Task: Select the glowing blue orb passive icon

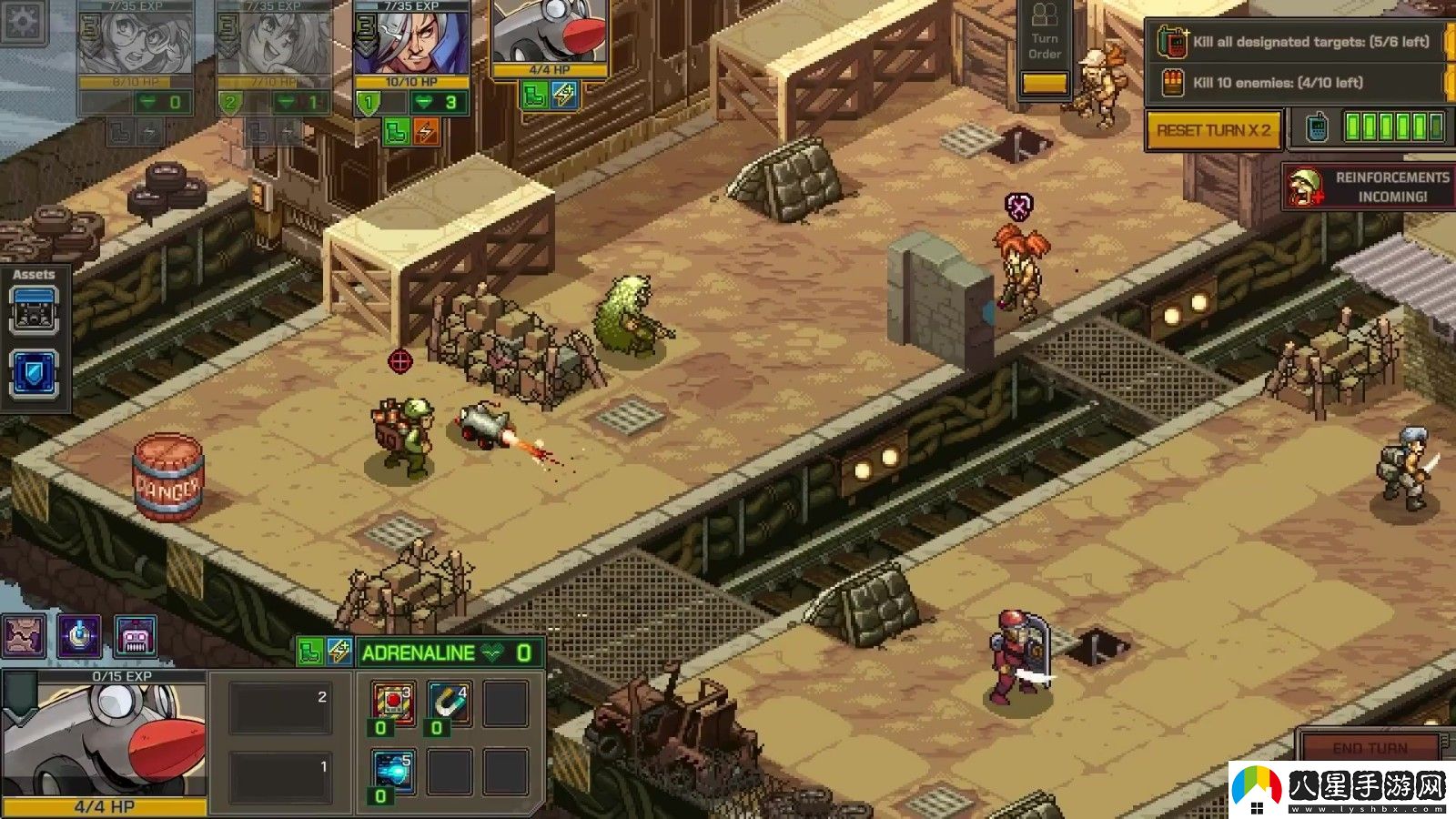Action: pyautogui.click(x=79, y=636)
